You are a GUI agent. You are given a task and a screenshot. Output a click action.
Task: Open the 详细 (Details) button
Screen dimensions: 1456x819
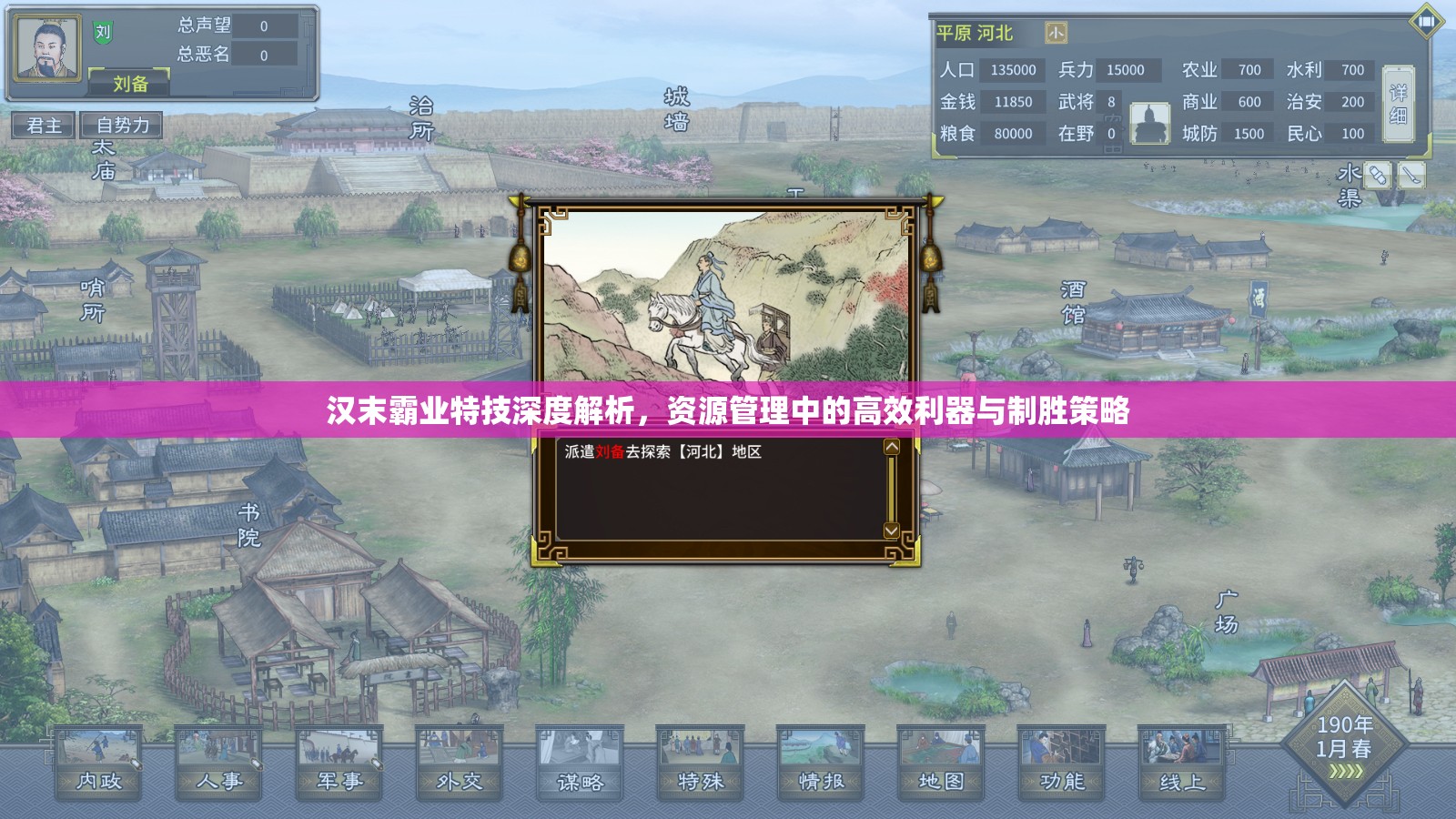click(1399, 105)
